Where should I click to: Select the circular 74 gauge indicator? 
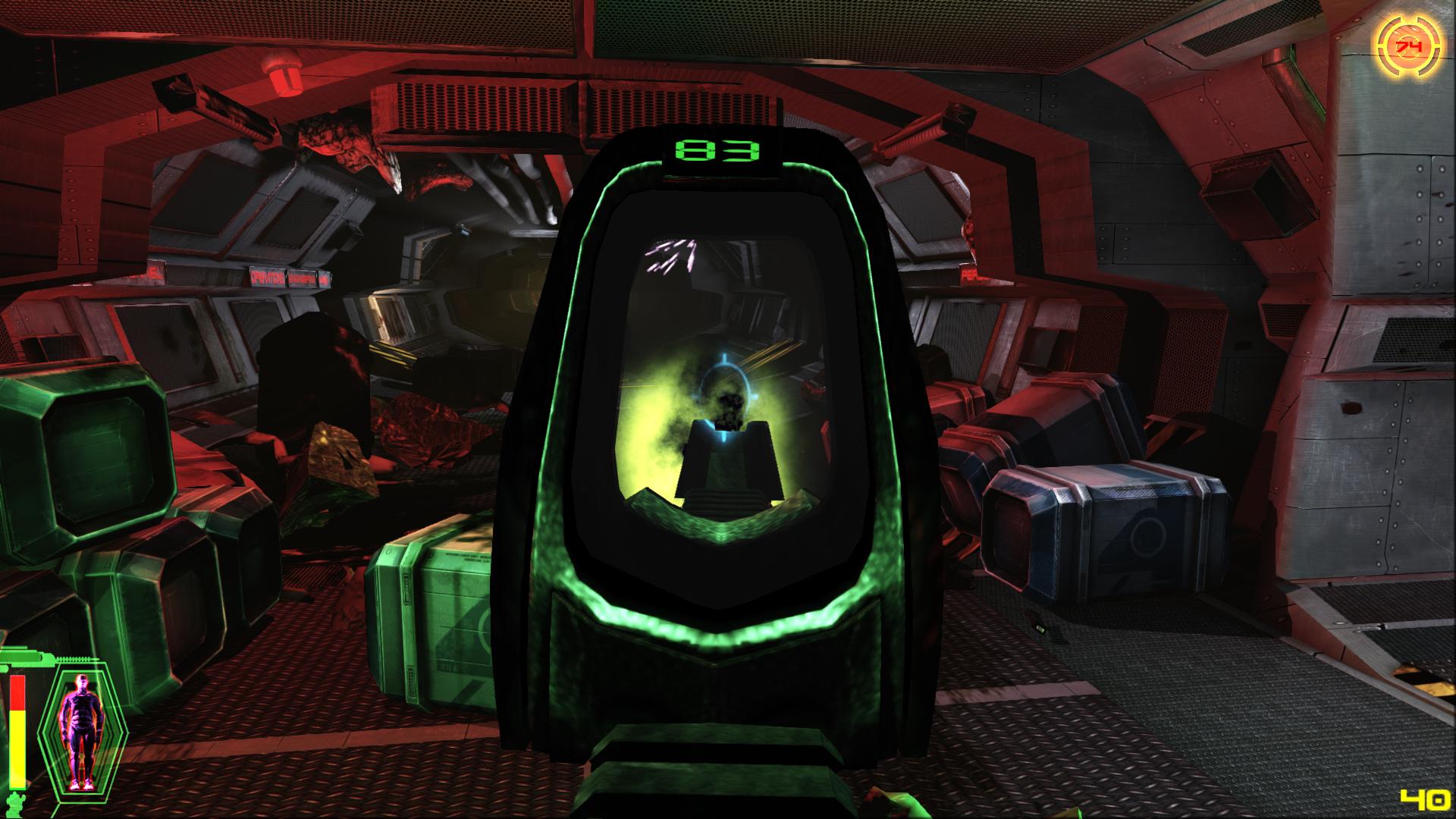[x=1408, y=47]
